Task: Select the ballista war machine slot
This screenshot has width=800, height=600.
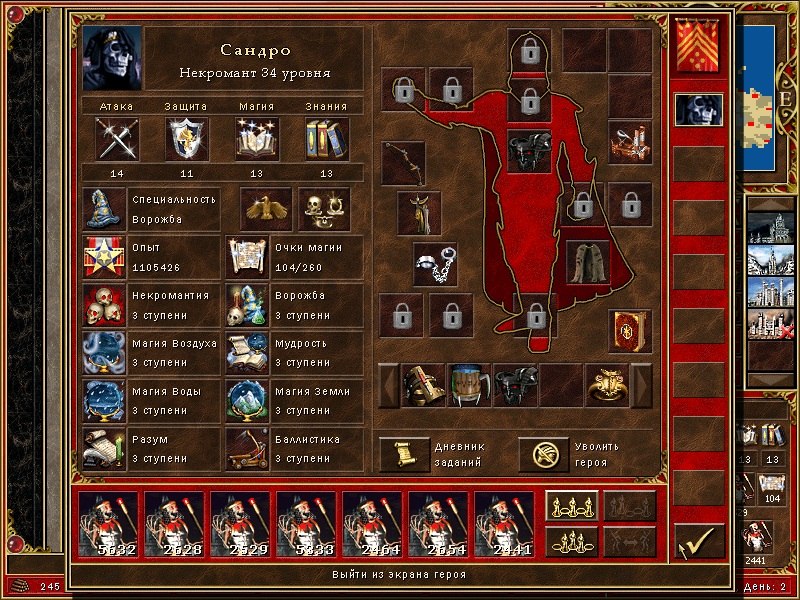Action: (630, 140)
